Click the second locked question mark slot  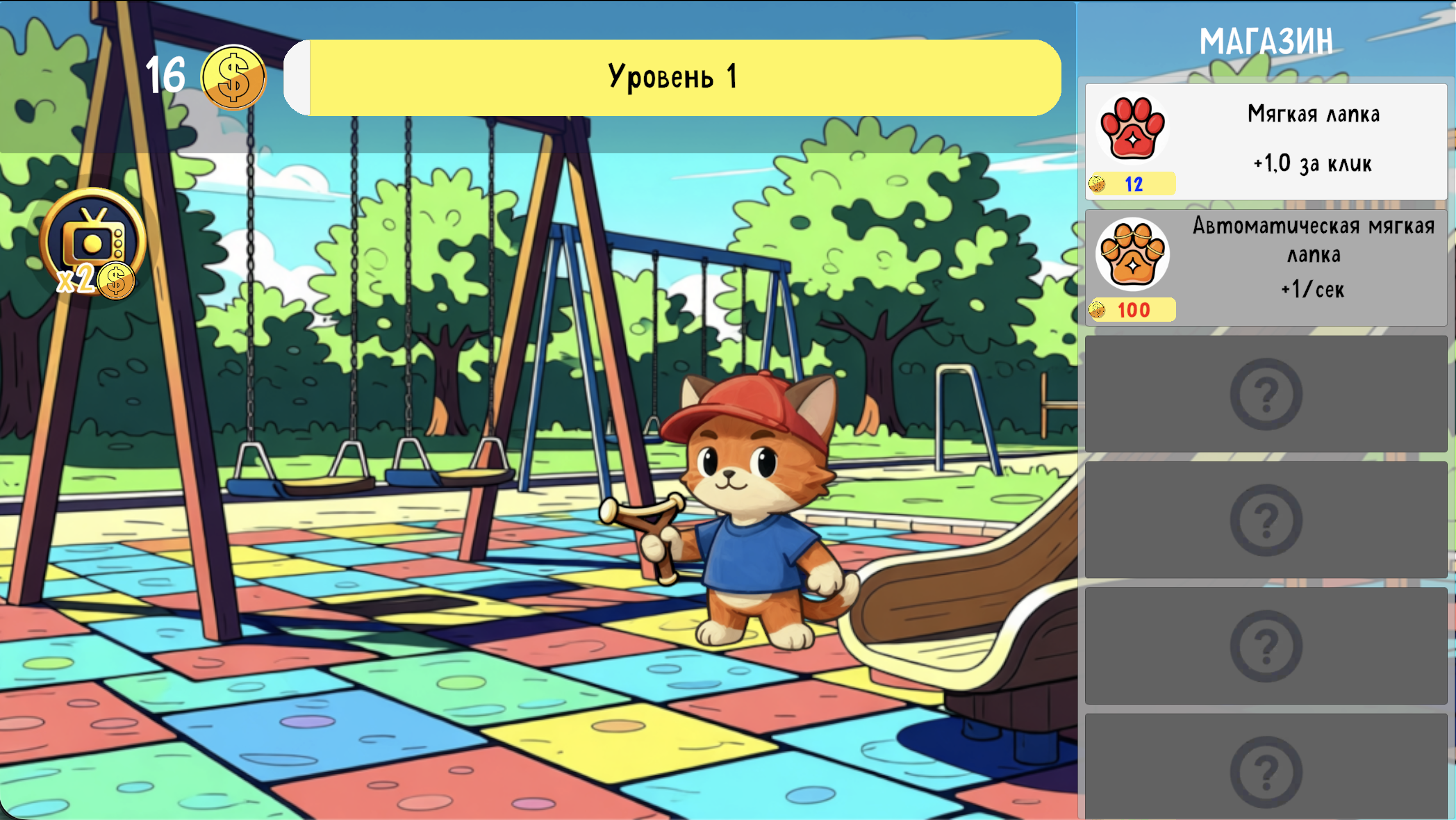(x=1266, y=520)
